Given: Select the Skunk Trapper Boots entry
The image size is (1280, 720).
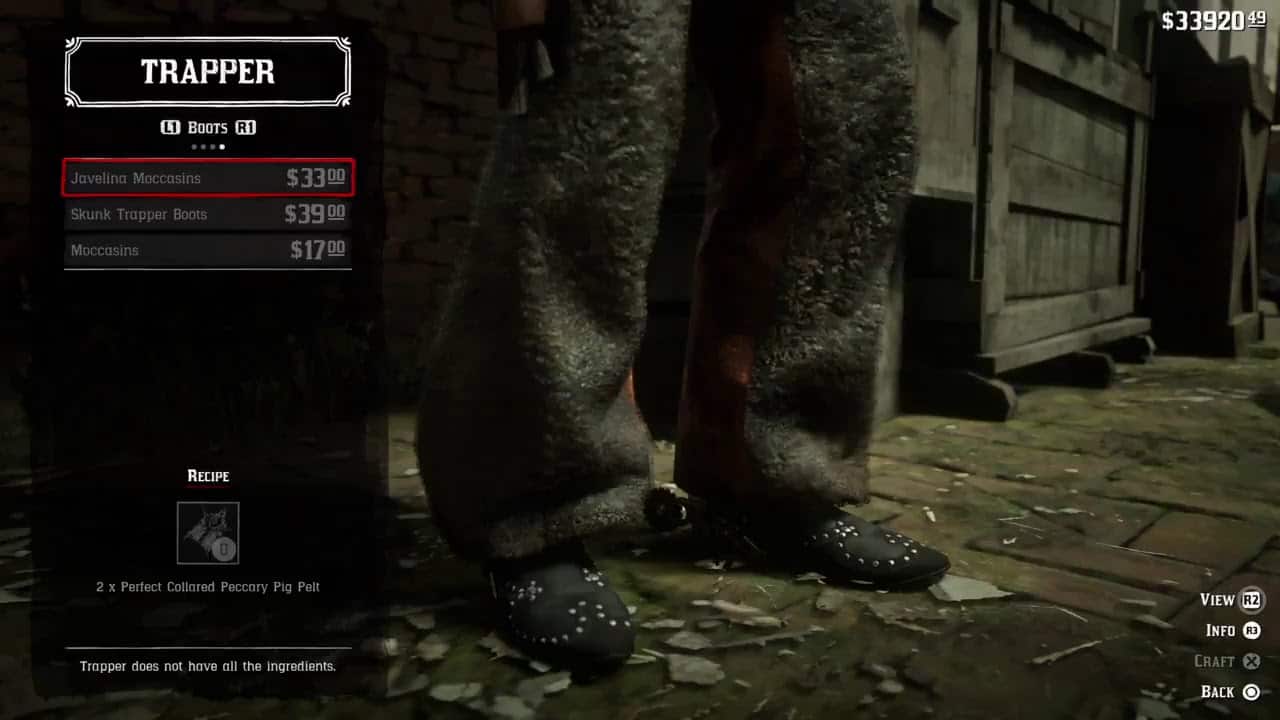Looking at the screenshot, I should point(207,214).
